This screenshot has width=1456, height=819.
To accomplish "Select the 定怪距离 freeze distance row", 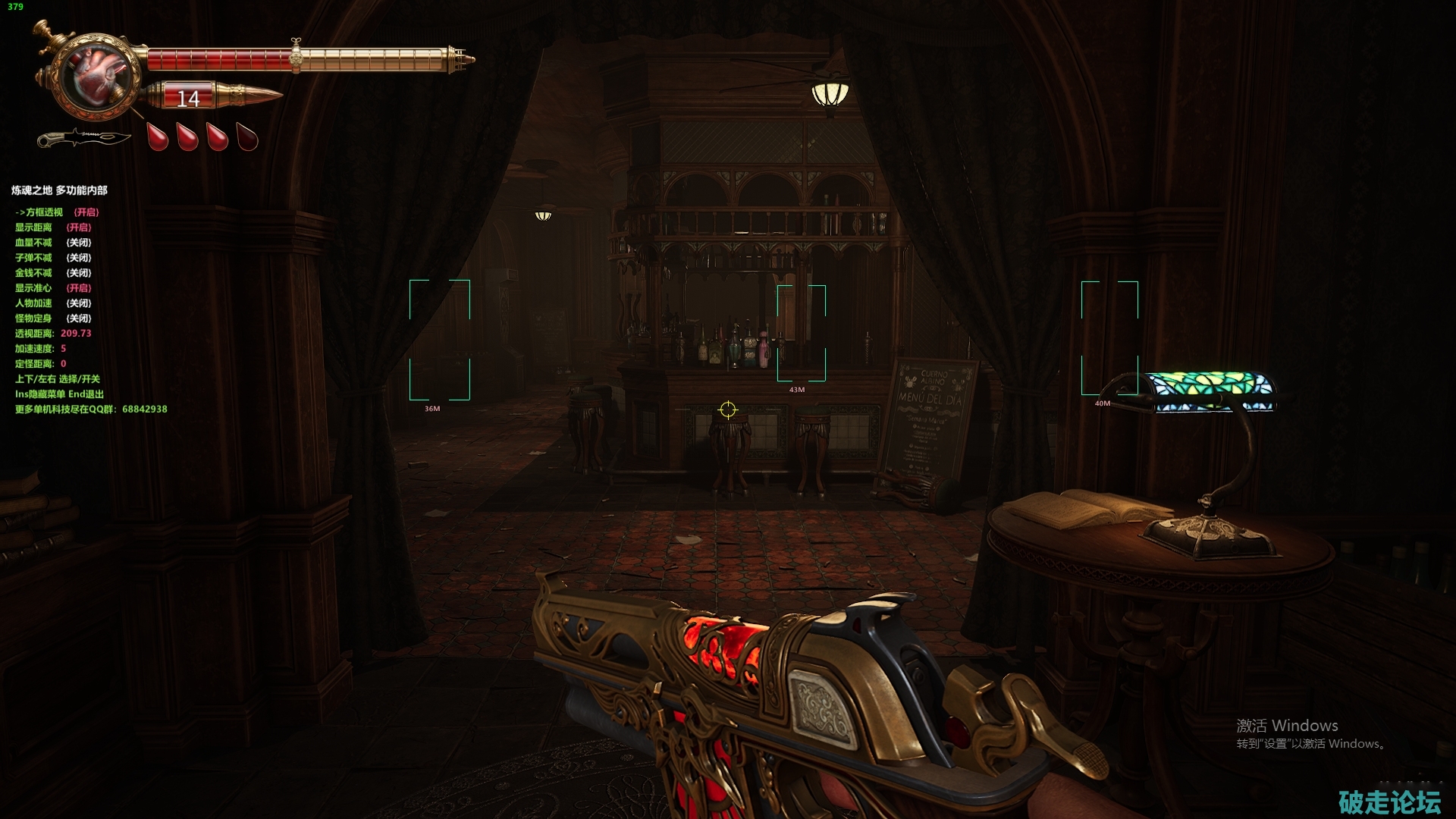I will click(40, 364).
